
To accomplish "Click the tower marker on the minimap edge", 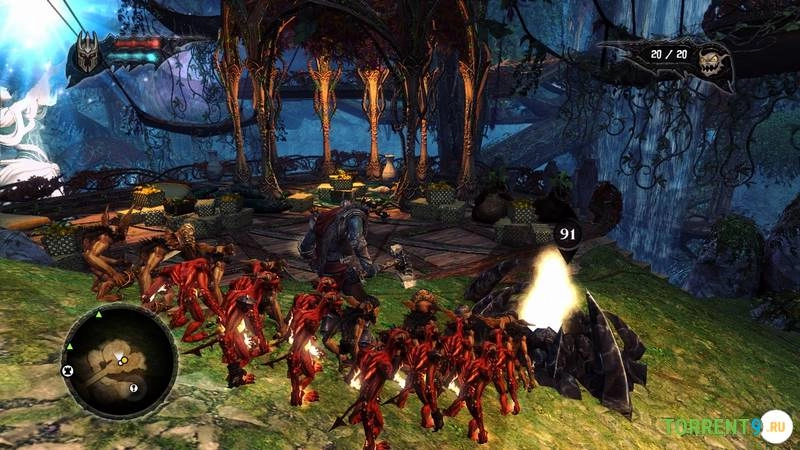I will 68,370.
